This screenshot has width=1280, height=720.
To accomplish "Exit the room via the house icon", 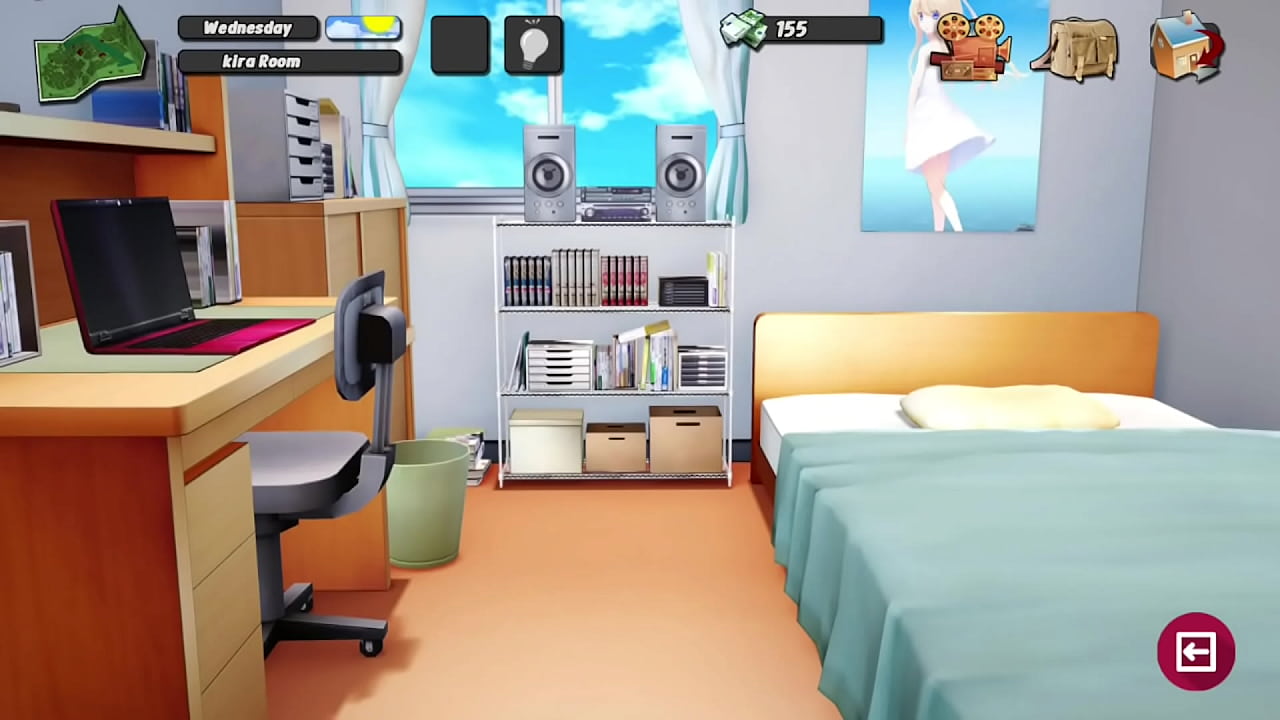I will tap(1188, 48).
